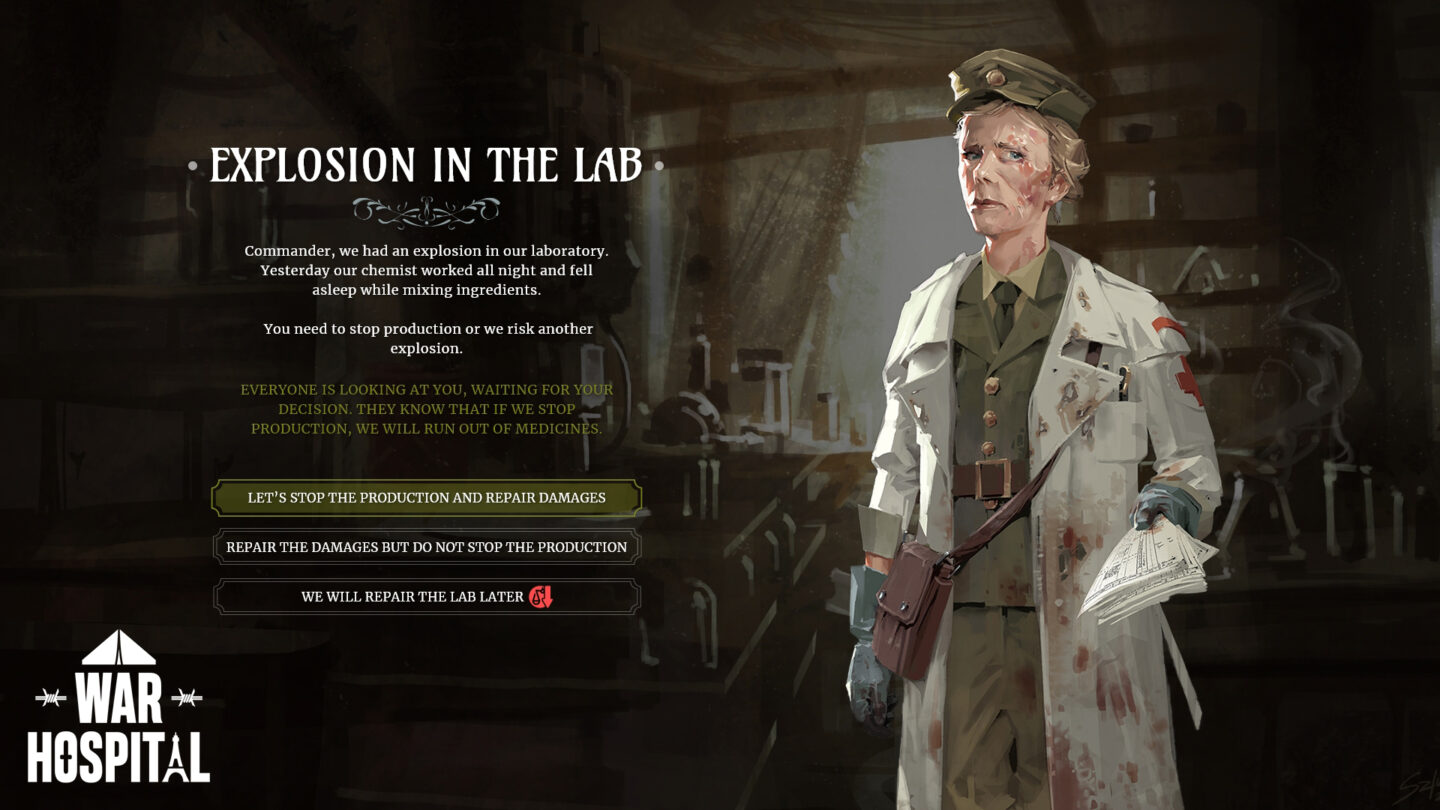Image resolution: width=1440 pixels, height=810 pixels.
Task: Click the War Hospital tent logo
Action: pyautogui.click(x=118, y=650)
